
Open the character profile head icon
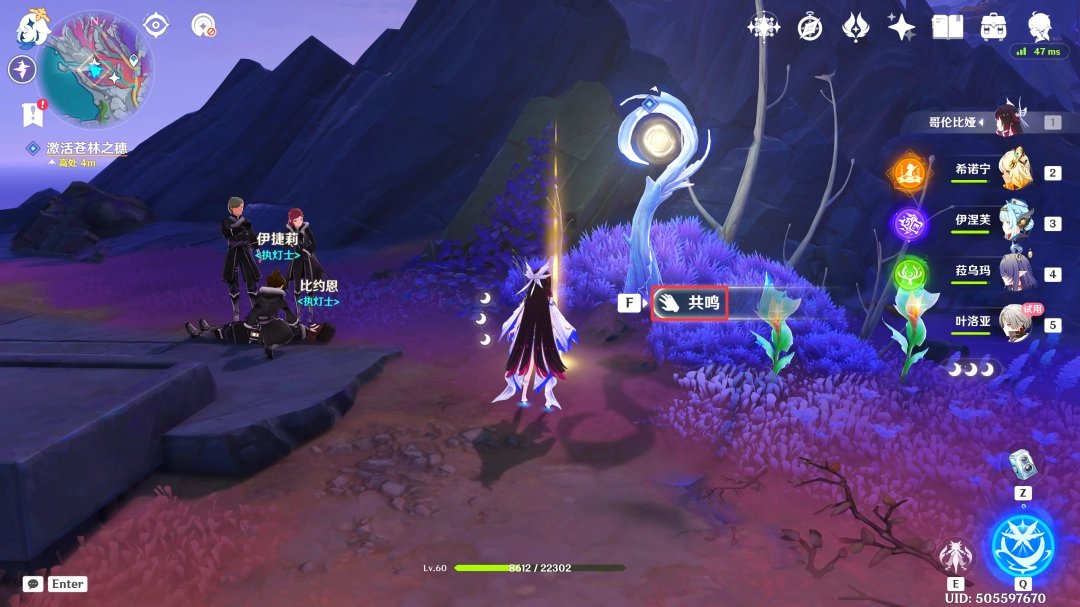(x=1040, y=25)
